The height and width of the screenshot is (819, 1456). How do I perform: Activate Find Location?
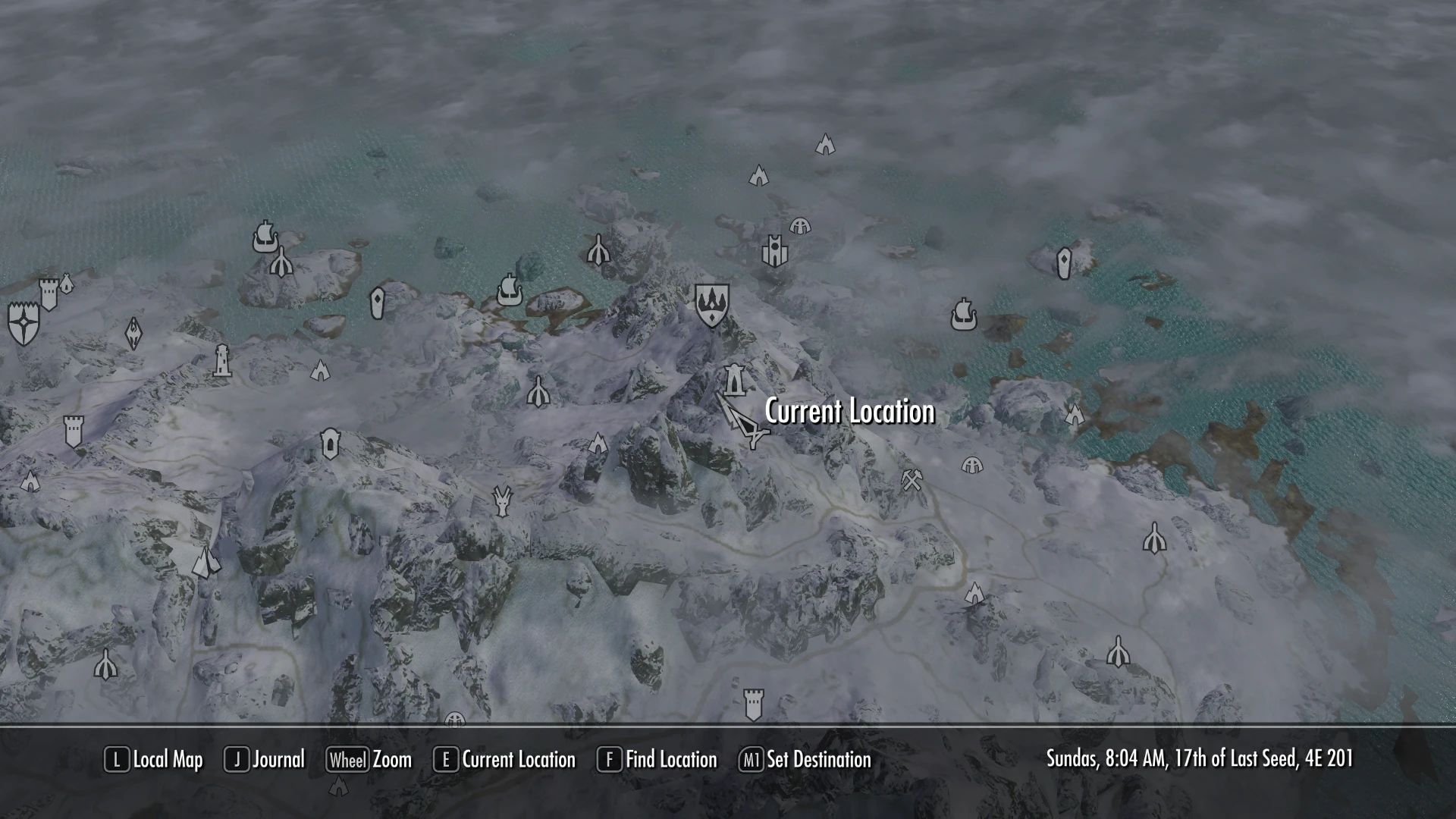670,759
